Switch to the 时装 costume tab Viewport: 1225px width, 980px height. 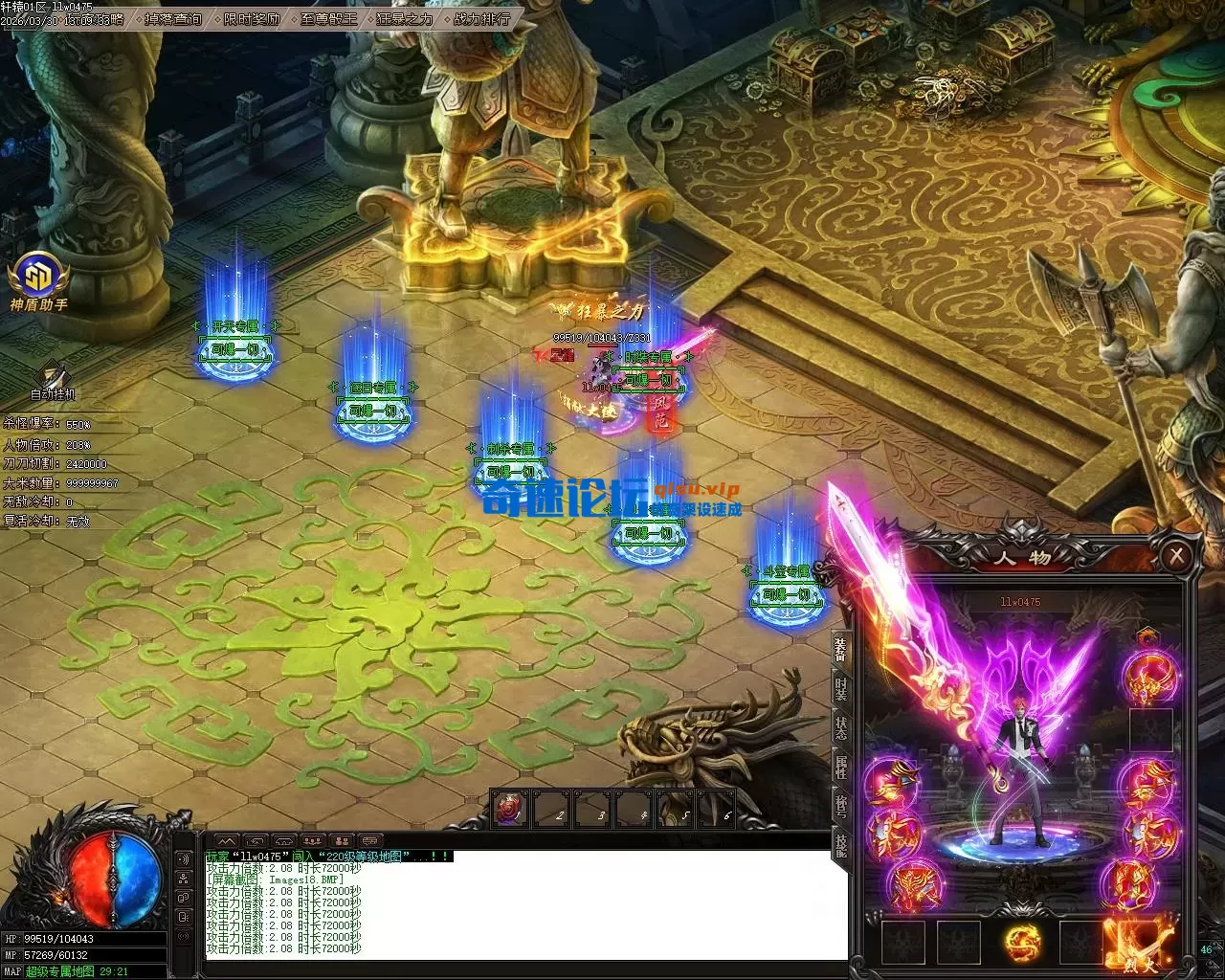[840, 689]
